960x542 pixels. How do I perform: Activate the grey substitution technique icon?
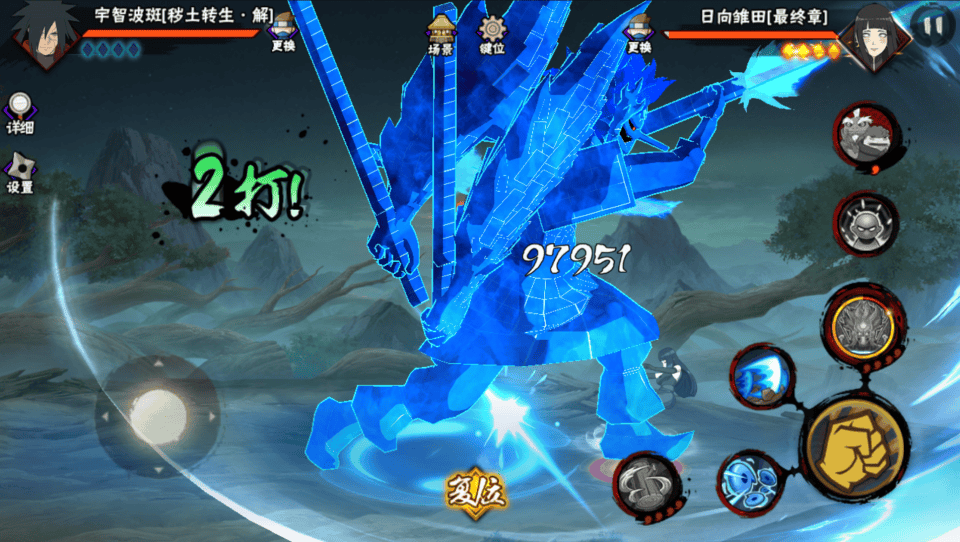647,485
